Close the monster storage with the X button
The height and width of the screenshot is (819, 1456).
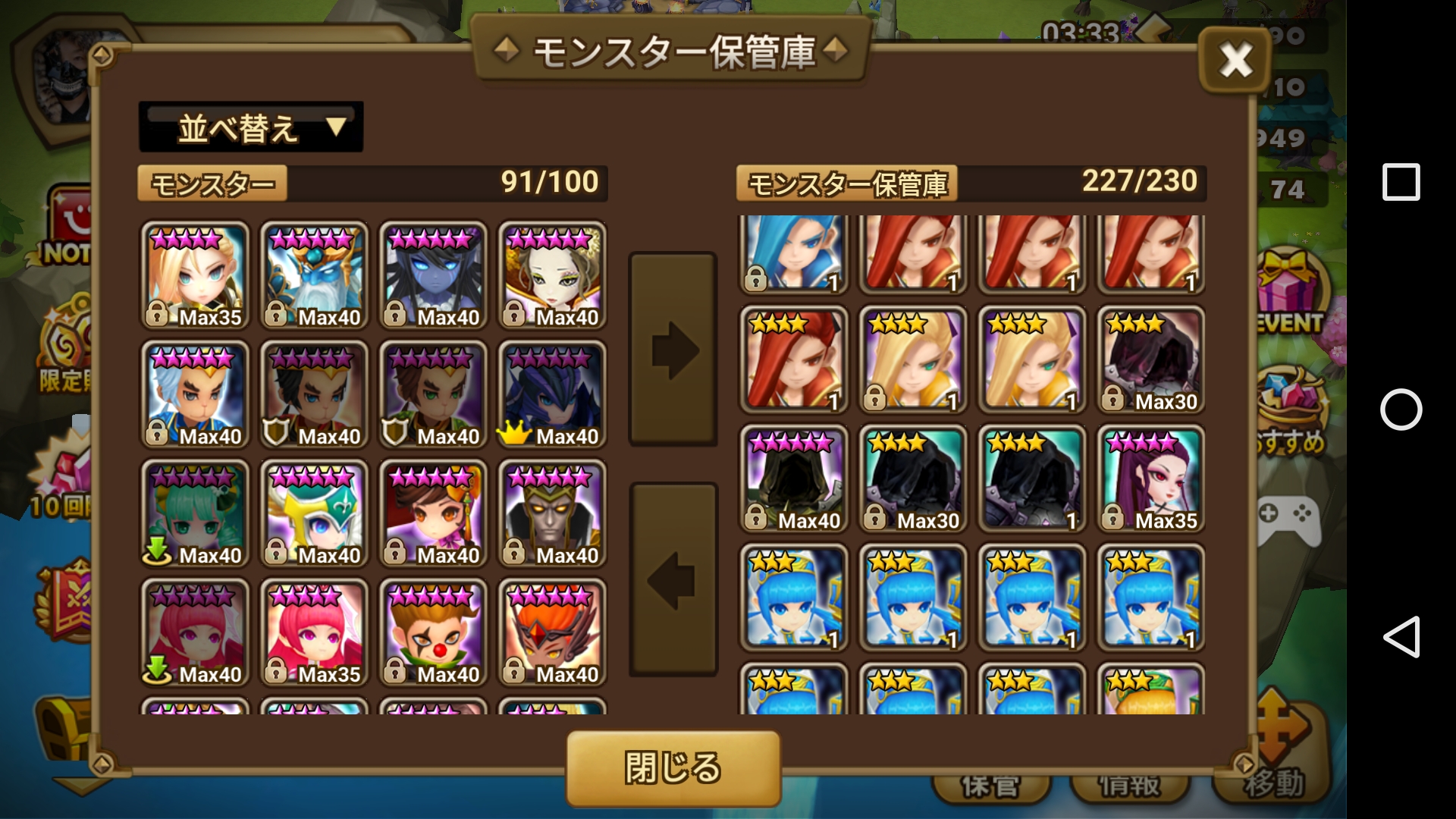point(1235,60)
